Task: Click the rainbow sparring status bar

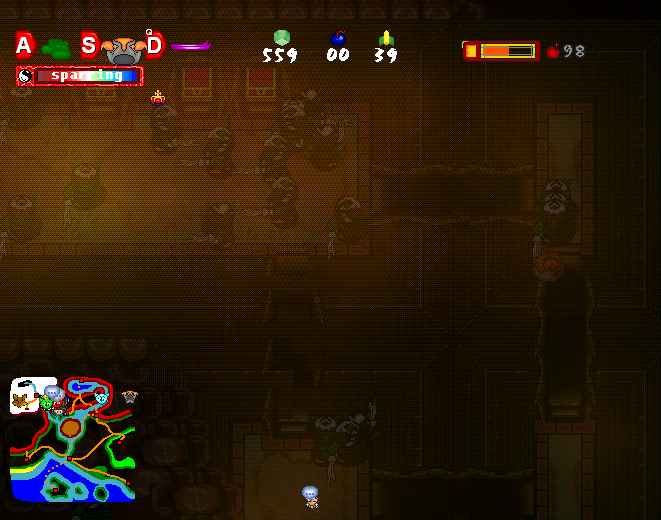Action: pyautogui.click(x=80, y=76)
